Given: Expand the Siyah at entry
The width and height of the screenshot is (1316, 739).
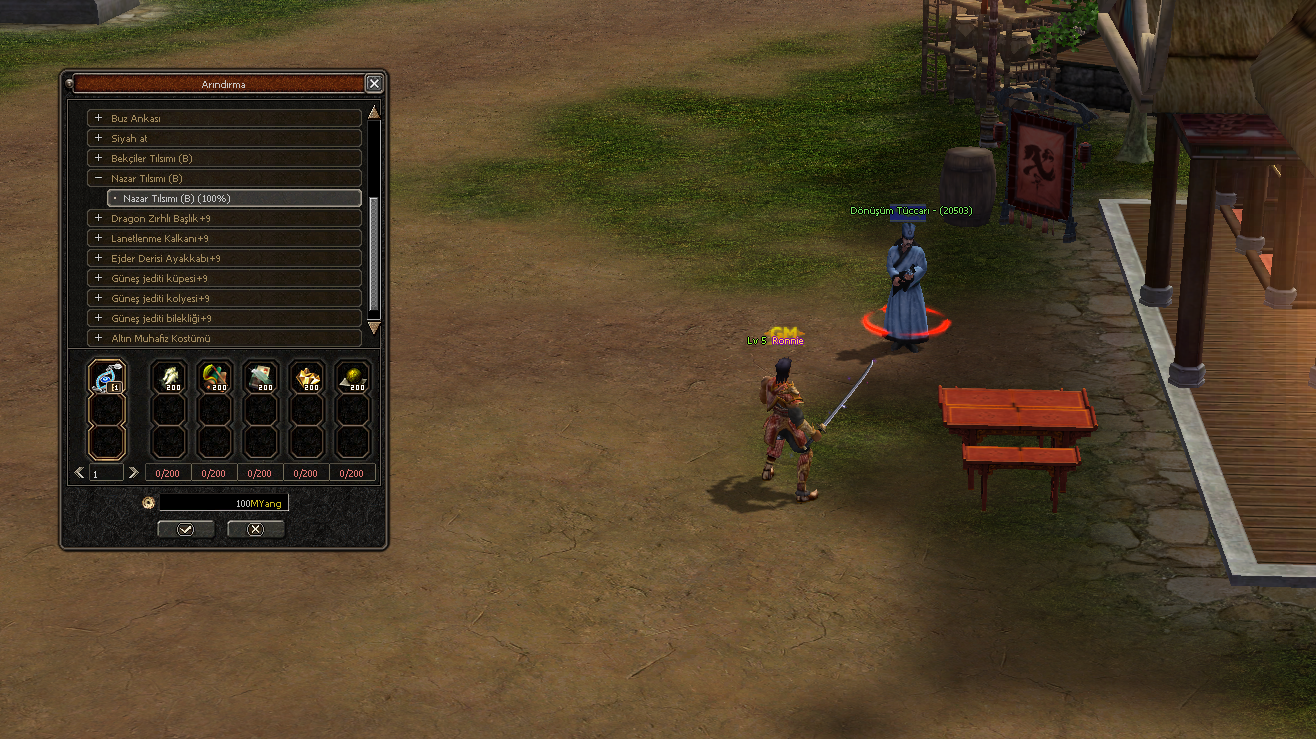Looking at the screenshot, I should [98, 138].
